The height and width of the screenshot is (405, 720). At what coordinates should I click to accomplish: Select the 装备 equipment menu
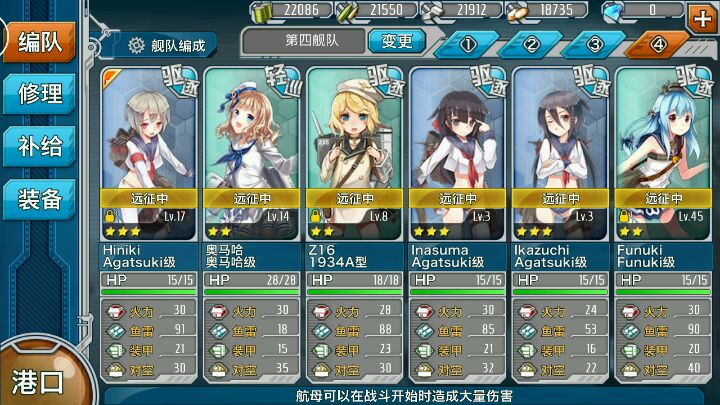(40, 199)
